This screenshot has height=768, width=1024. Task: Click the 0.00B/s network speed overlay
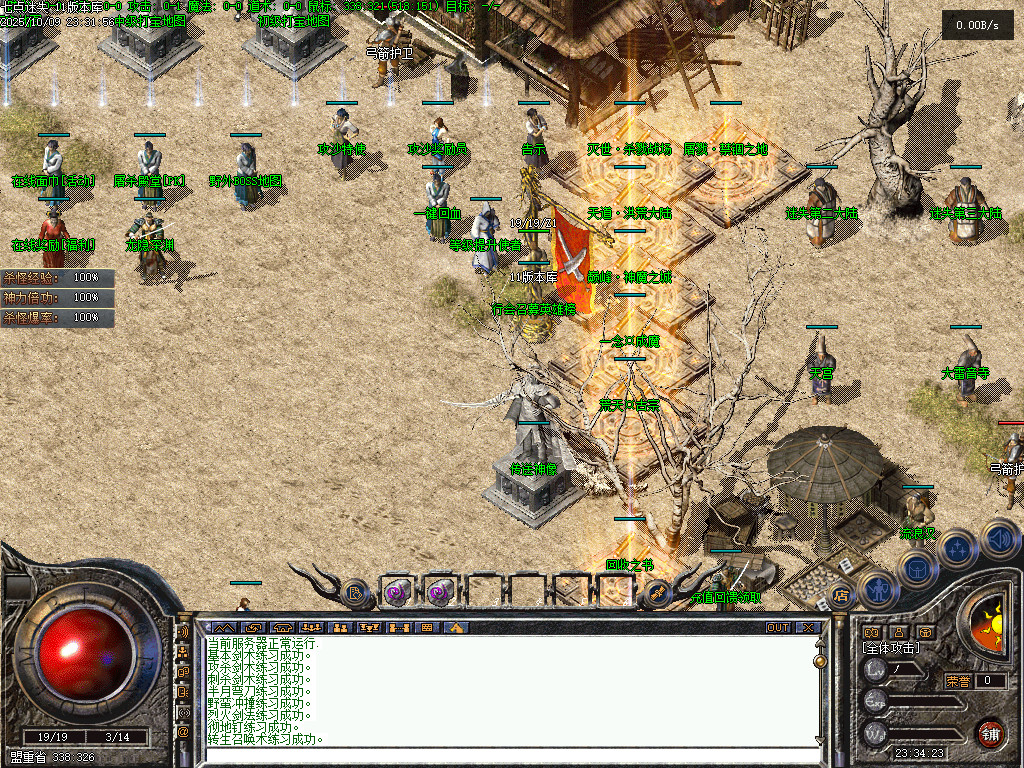point(977,25)
